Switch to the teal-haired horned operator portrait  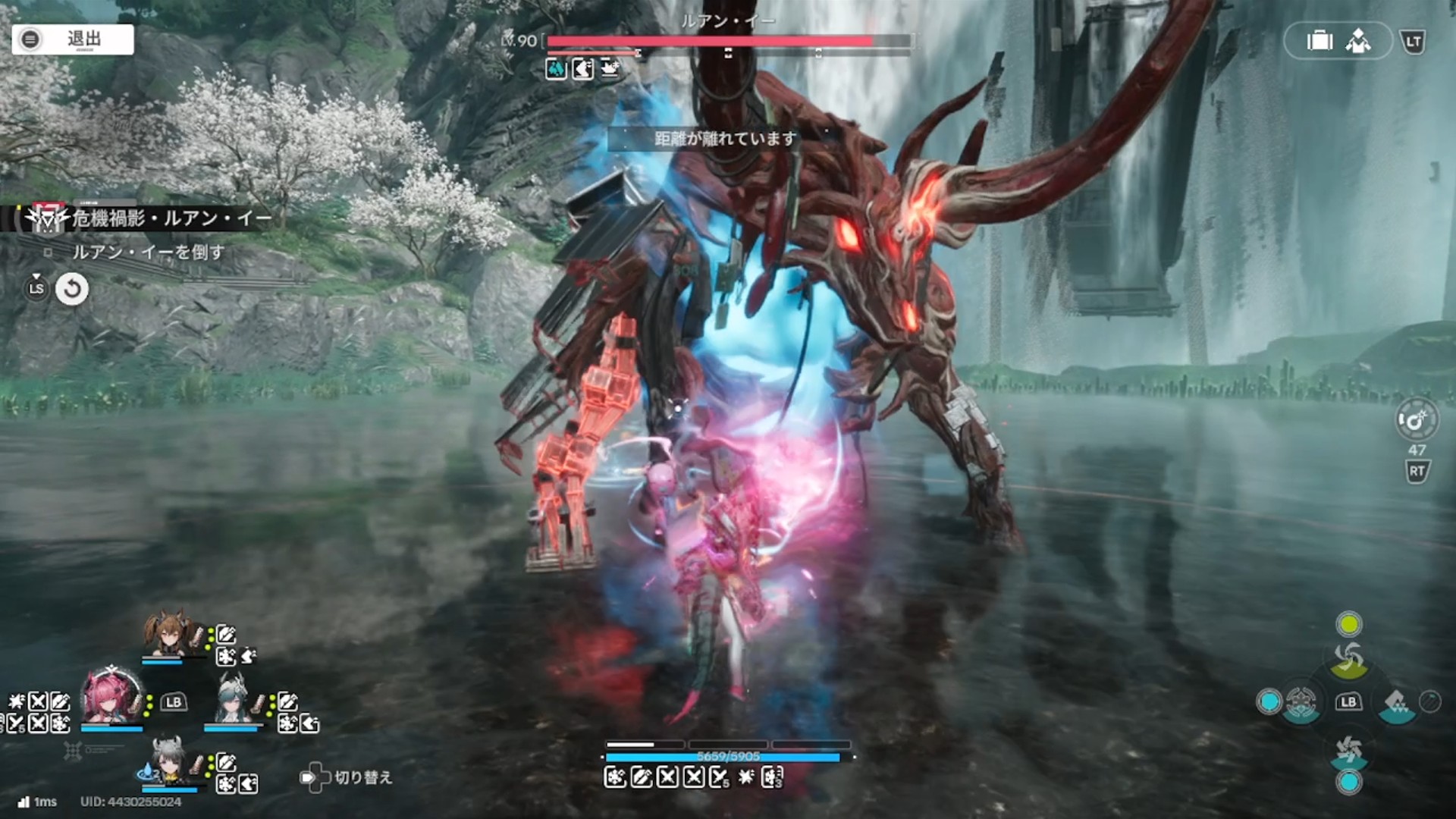pos(233,699)
